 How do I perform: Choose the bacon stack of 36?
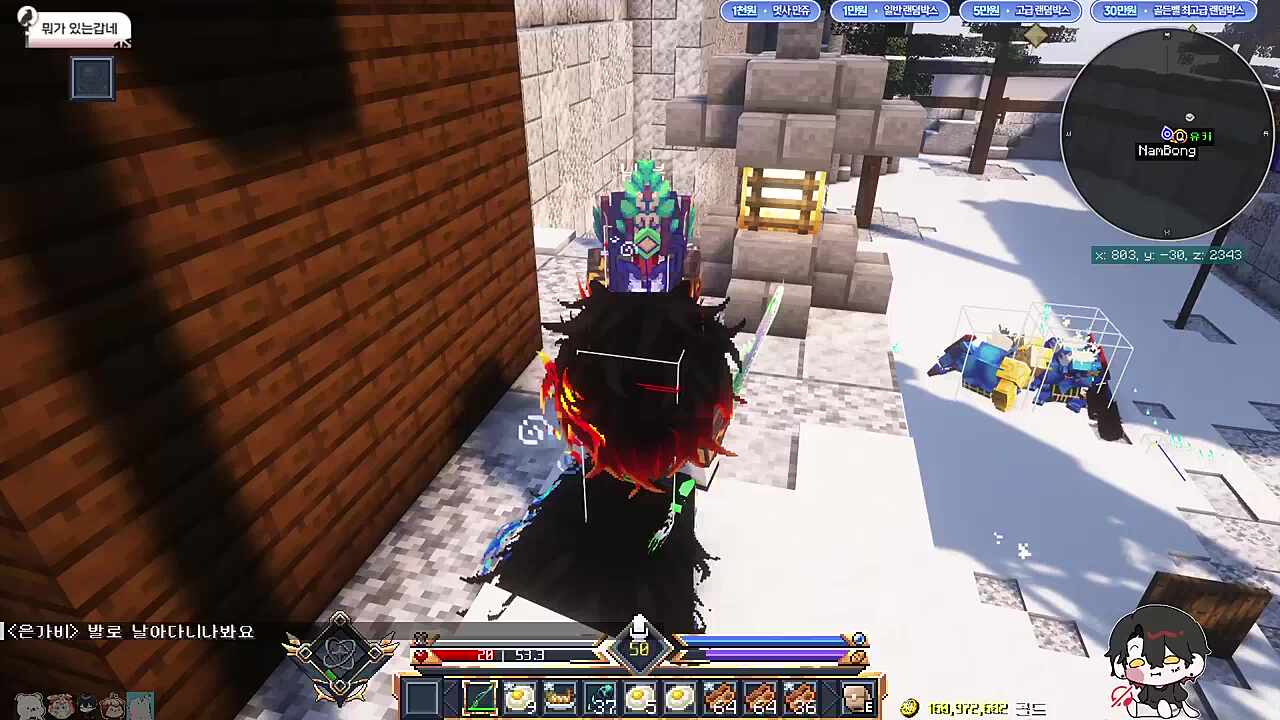[801, 697]
